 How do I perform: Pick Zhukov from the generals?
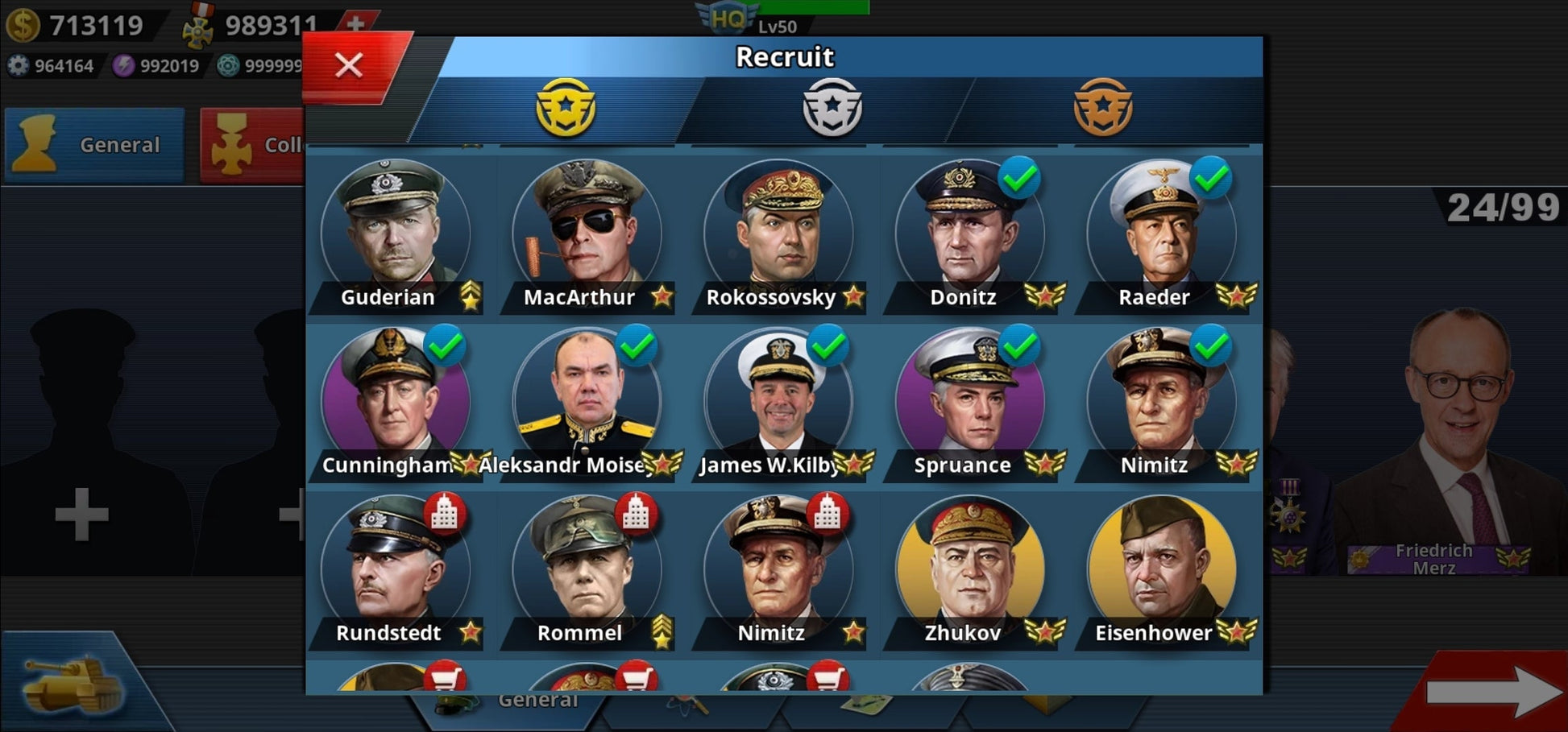[x=969, y=569]
